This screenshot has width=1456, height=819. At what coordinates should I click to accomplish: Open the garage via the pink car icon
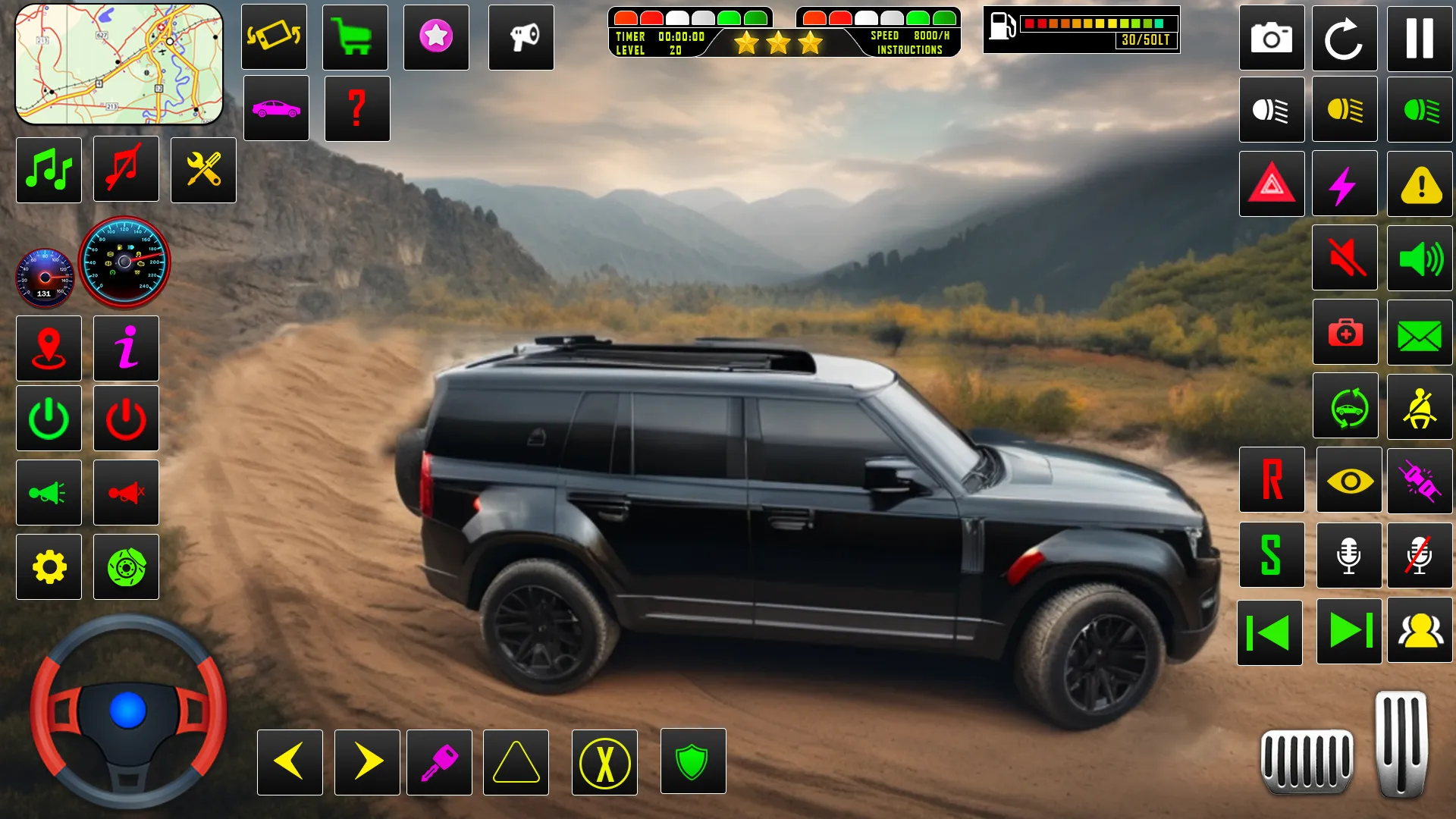(276, 108)
